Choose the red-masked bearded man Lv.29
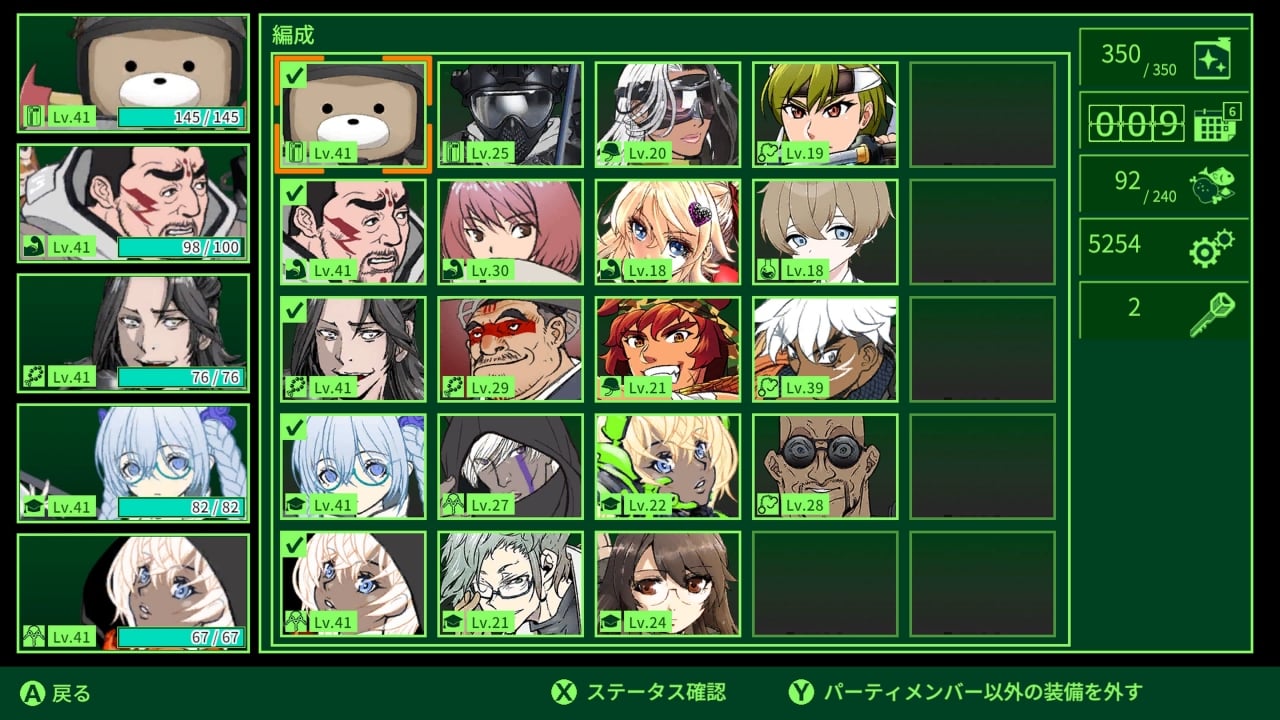 pyautogui.click(x=510, y=349)
